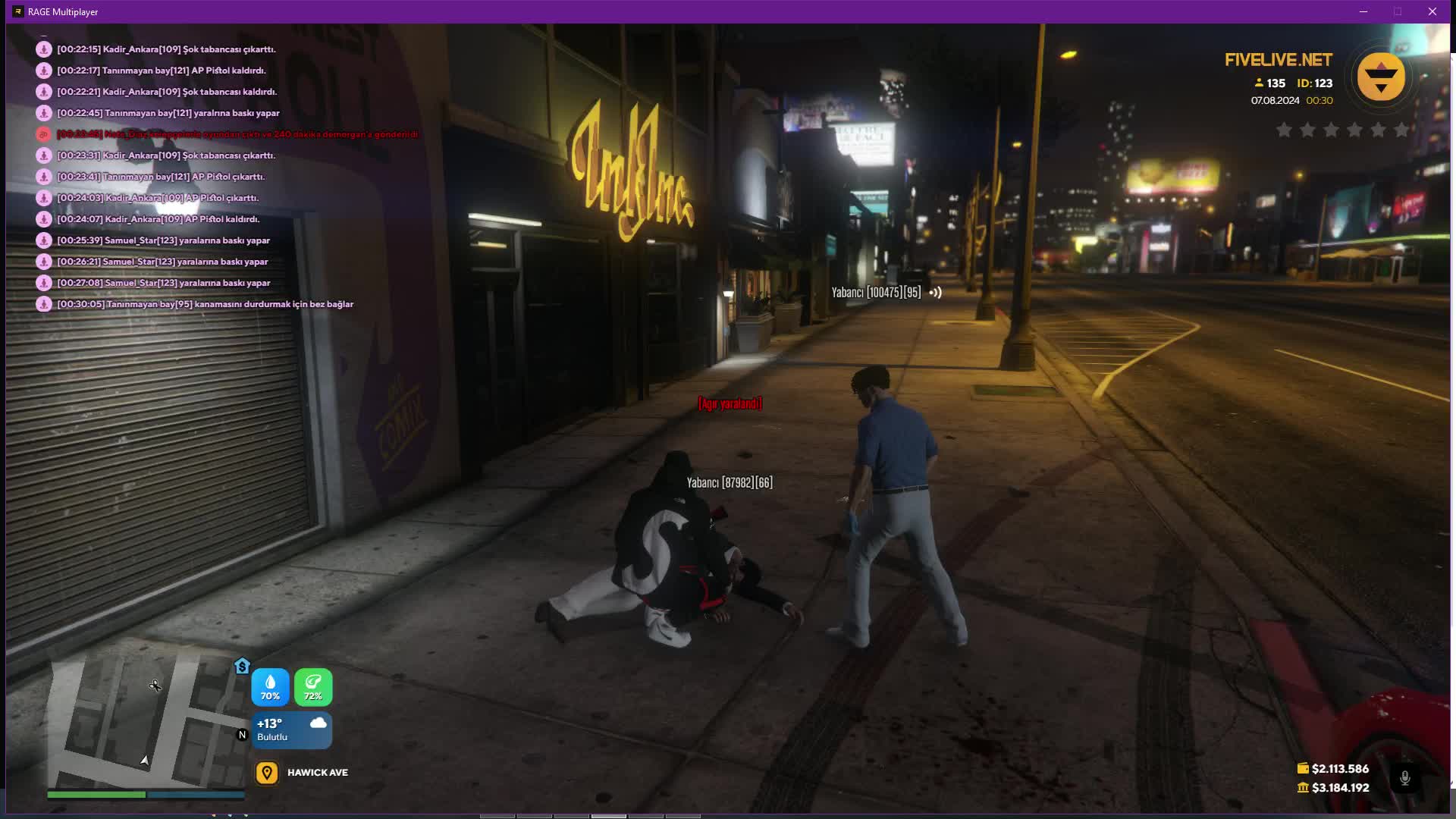Viewport: 1456px width, 819px height.
Task: Toggle the microphone voice icon
Action: (x=1404, y=778)
